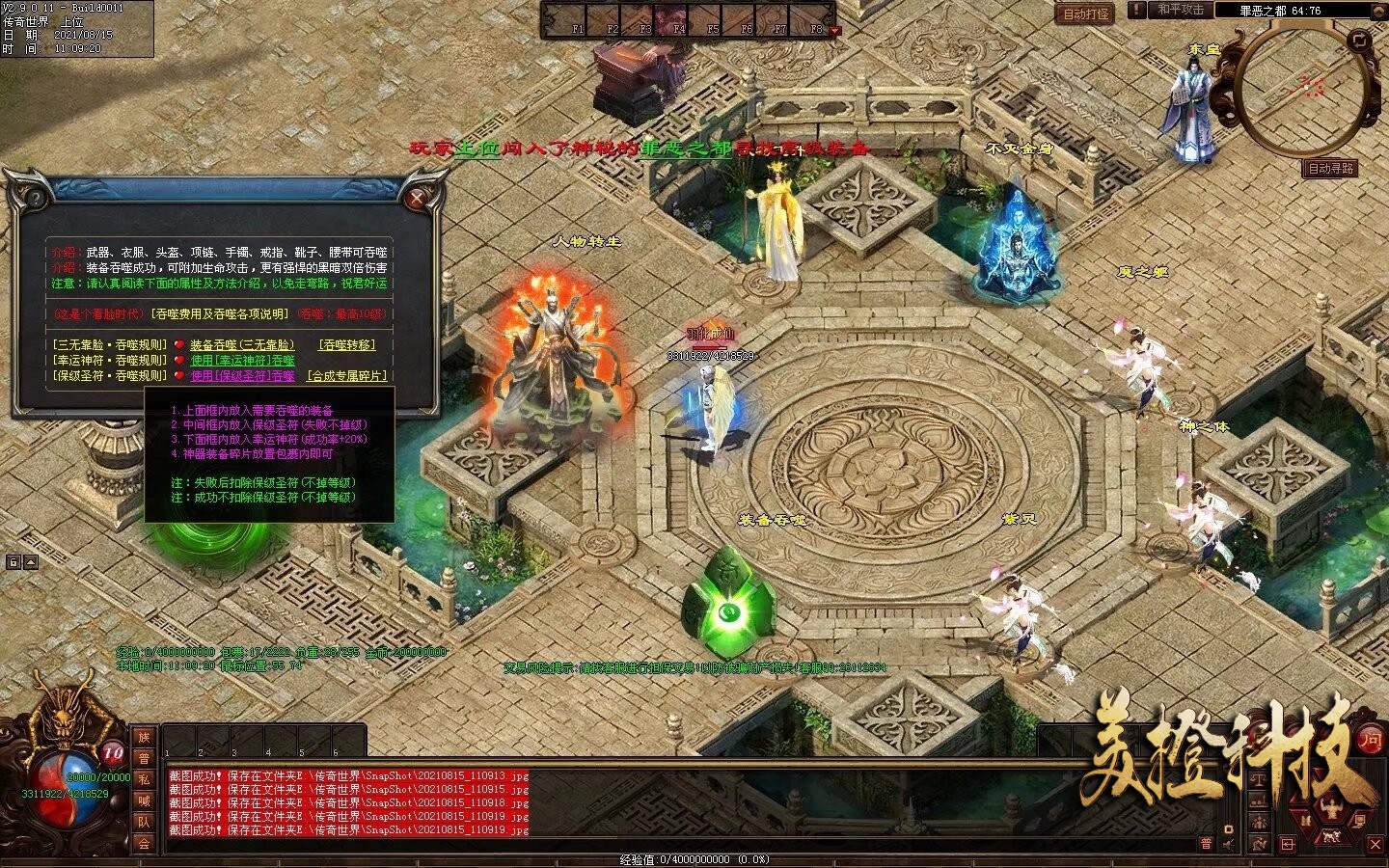Show the 三无靠脸·吞噬规则 rules
1389x868 pixels.
(x=110, y=344)
